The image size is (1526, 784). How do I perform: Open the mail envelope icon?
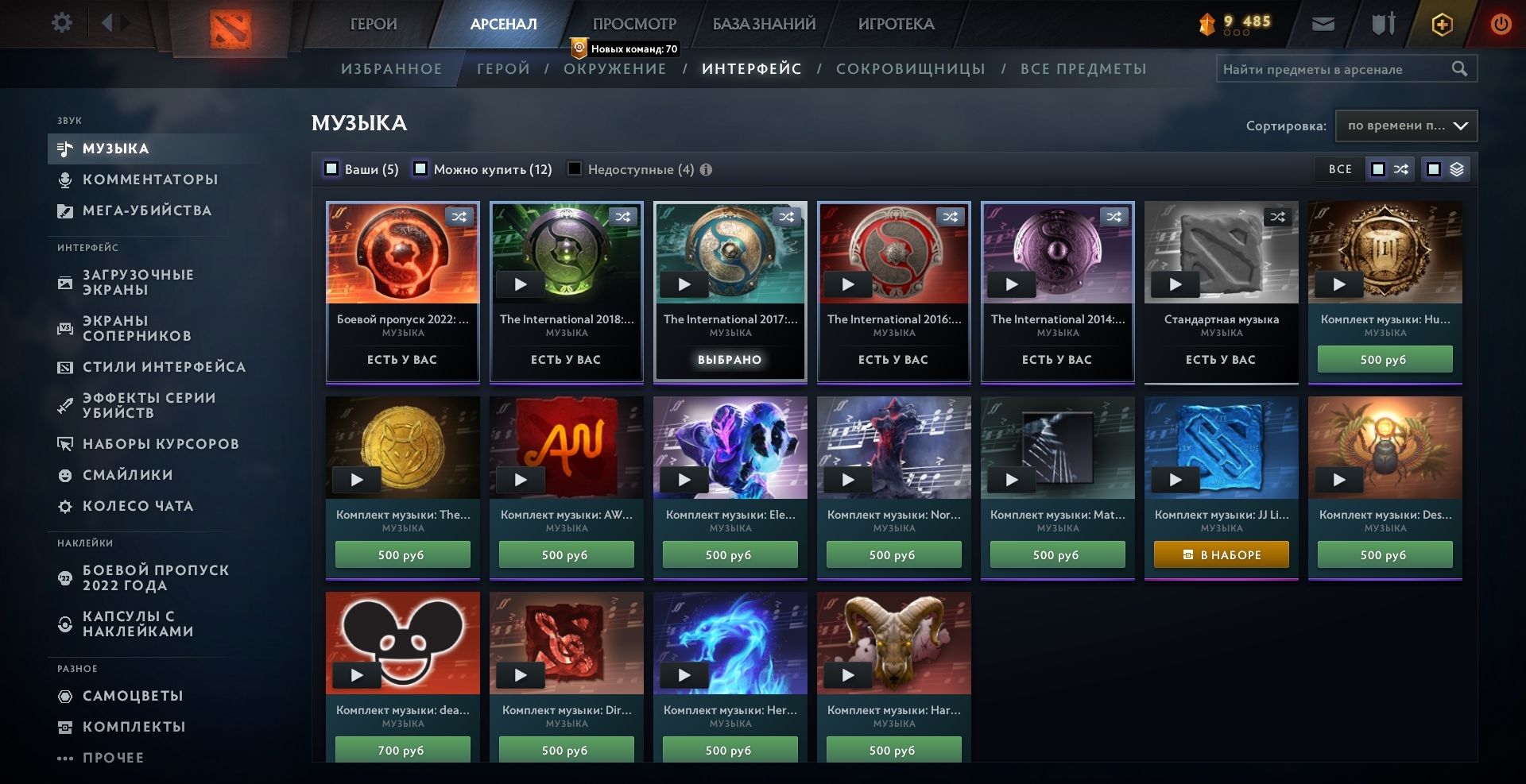click(x=1323, y=24)
